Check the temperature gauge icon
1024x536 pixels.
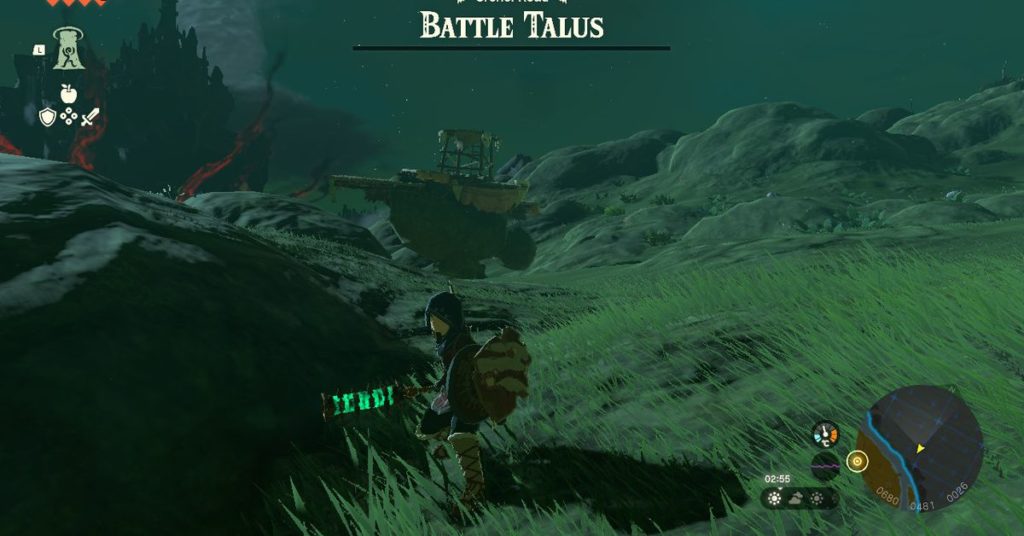825,435
